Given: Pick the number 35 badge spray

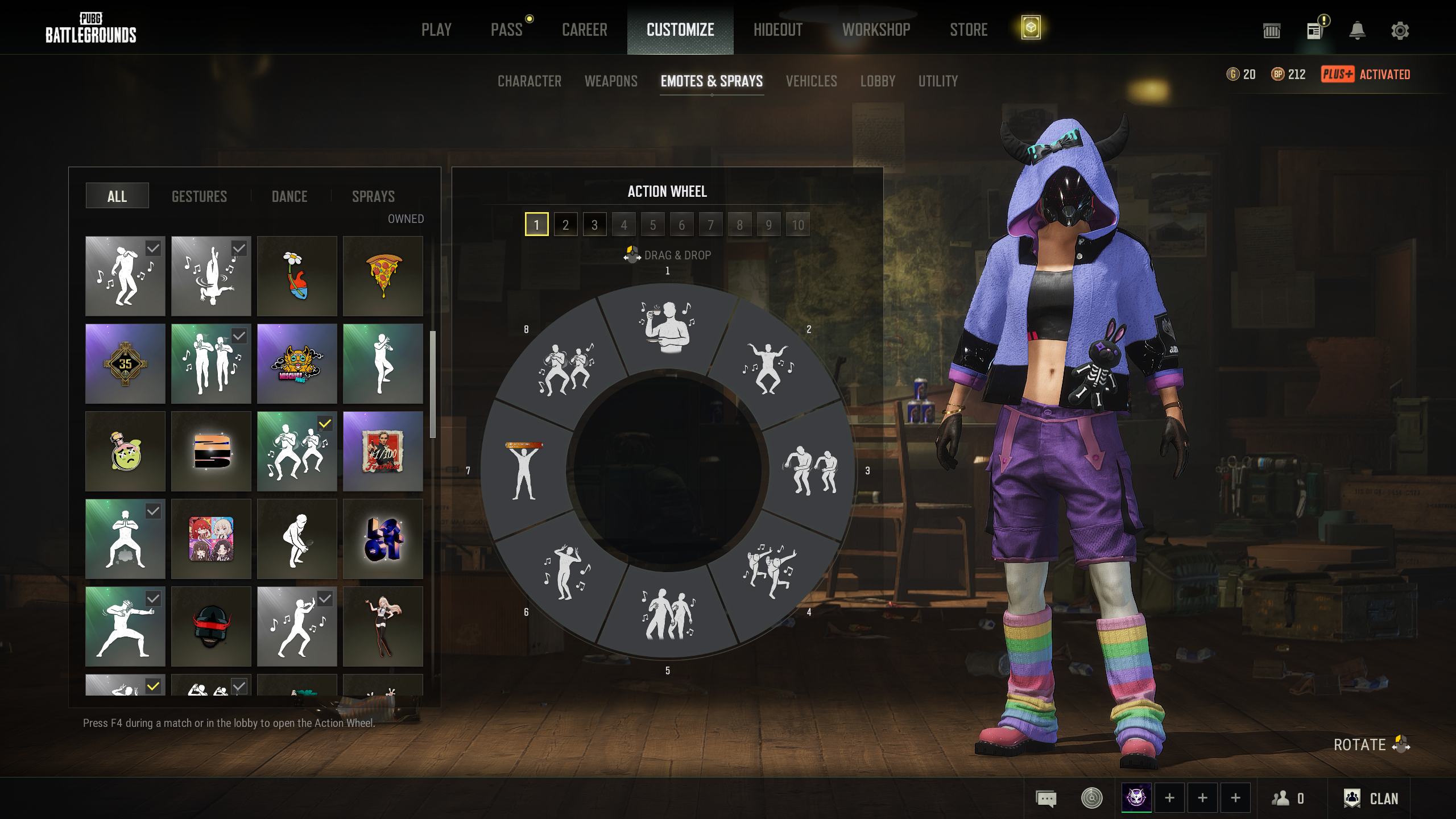Looking at the screenshot, I should 125,363.
